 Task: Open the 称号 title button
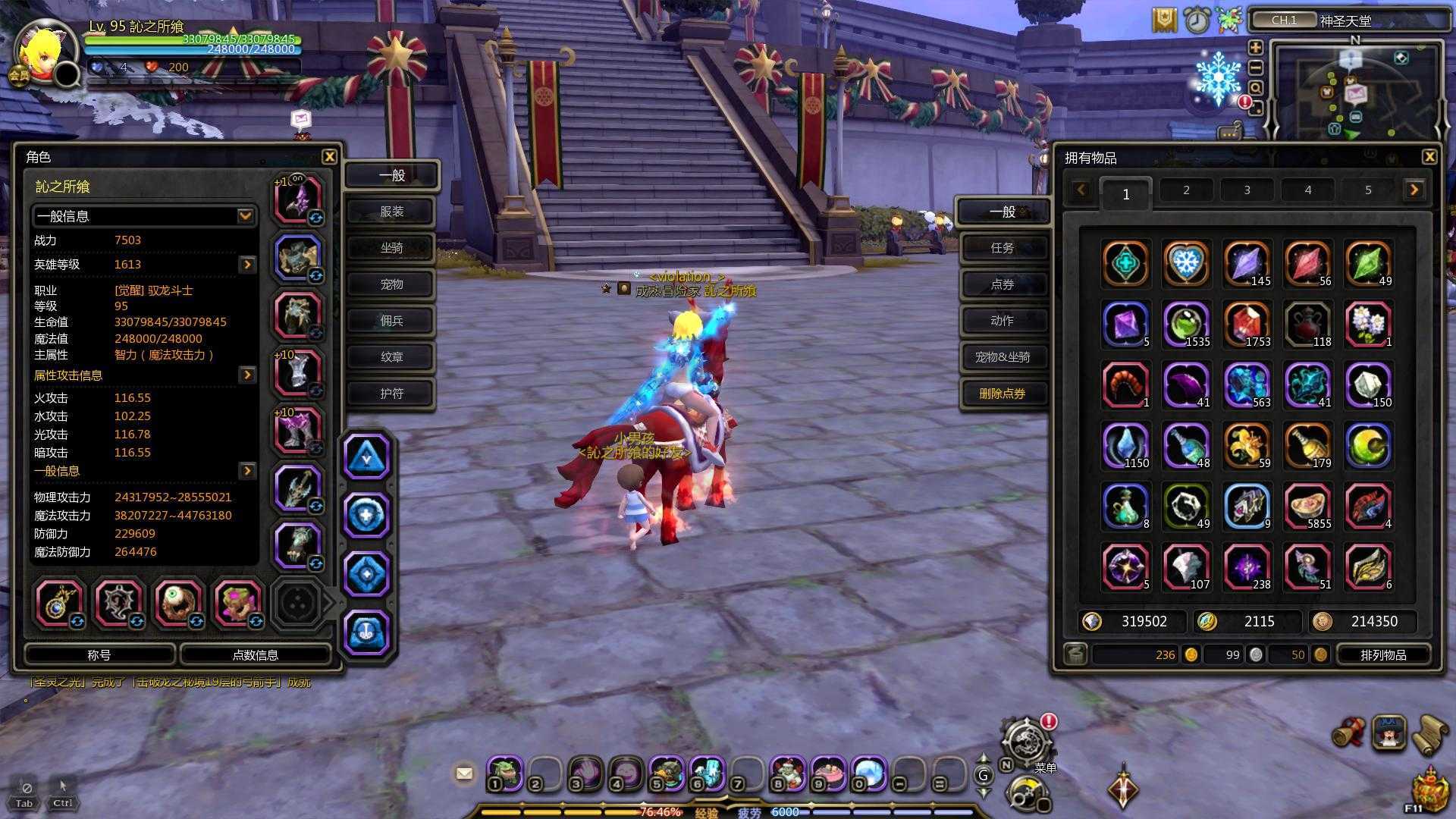[x=99, y=654]
